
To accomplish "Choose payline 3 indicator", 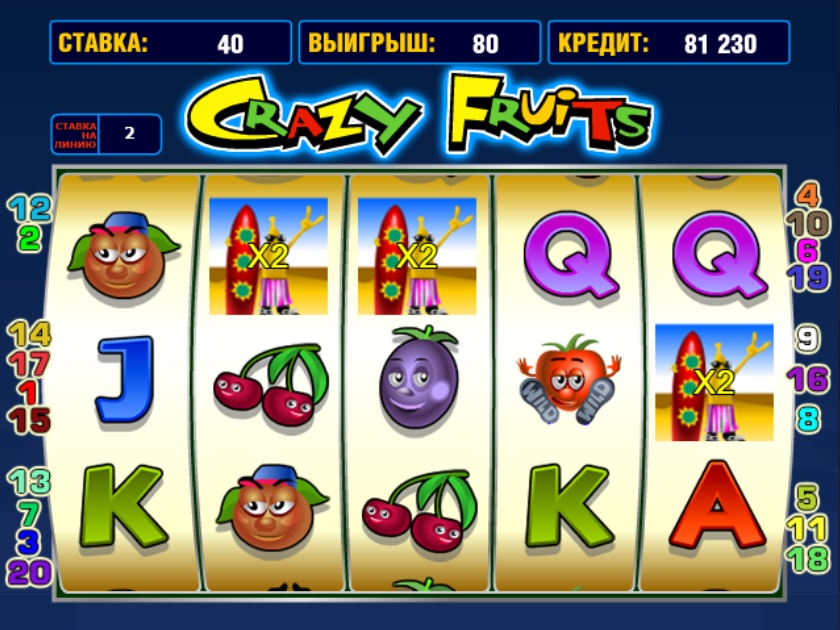I will [29, 543].
